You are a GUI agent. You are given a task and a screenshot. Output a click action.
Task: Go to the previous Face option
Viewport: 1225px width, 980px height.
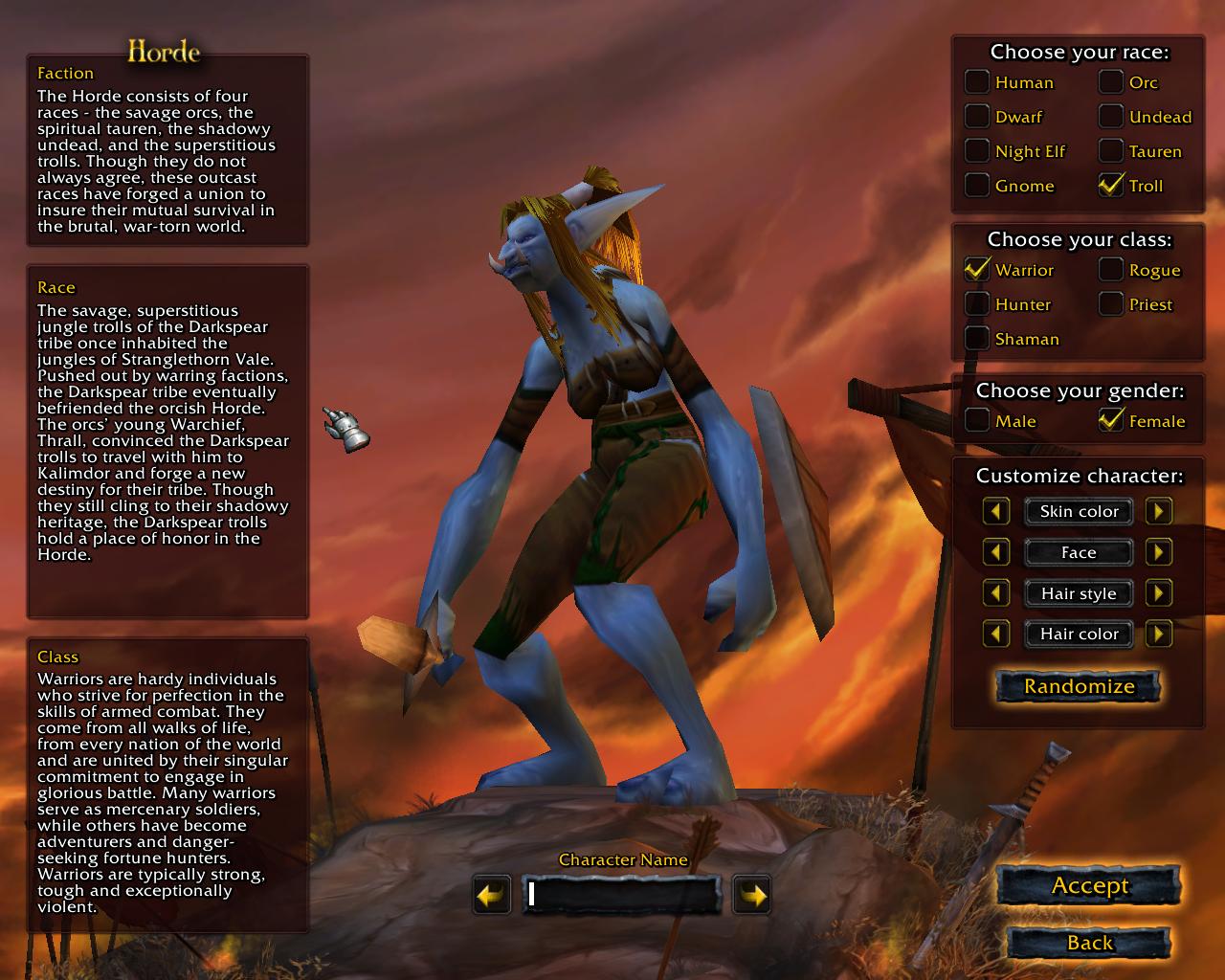coord(996,552)
